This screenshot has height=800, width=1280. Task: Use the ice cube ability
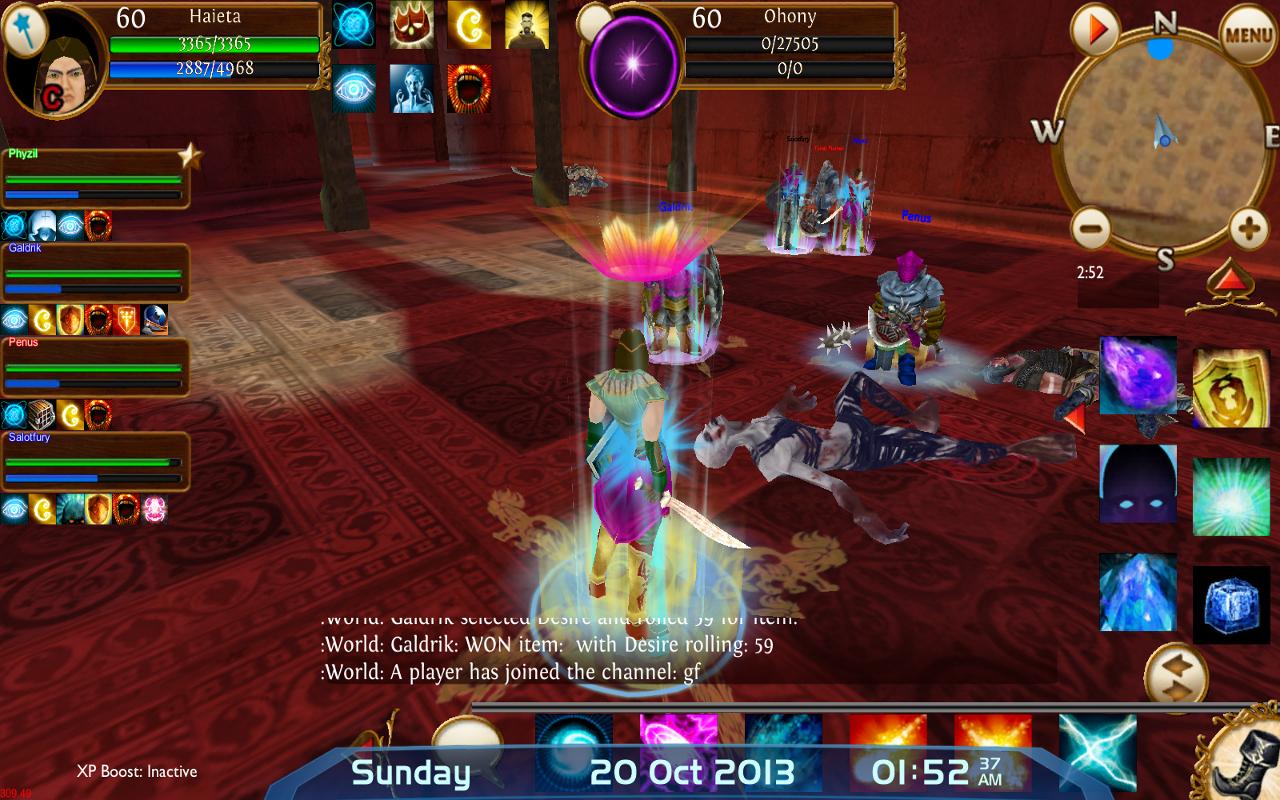(x=1230, y=604)
